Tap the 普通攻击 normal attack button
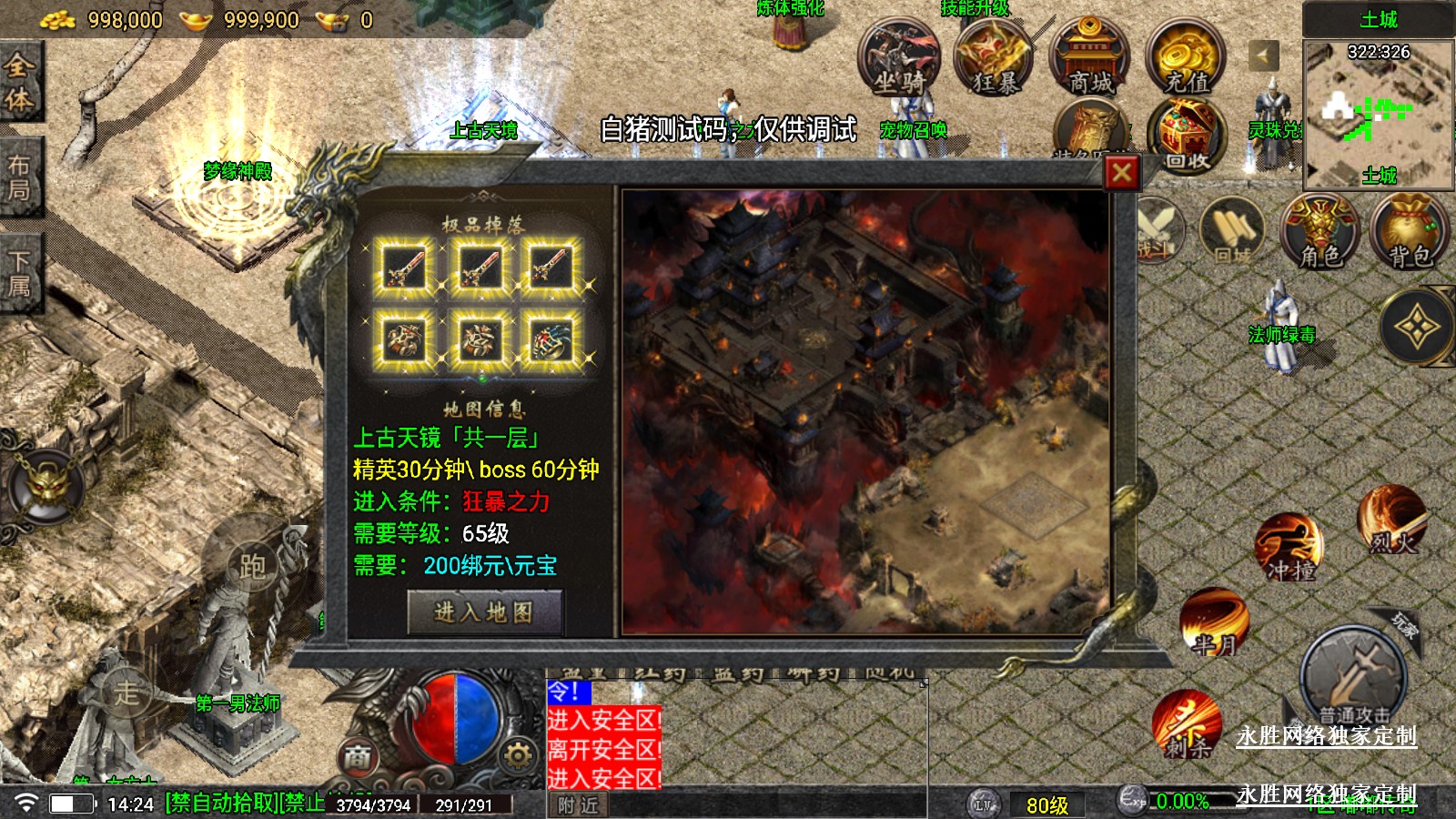This screenshot has height=819, width=1456. [1353, 678]
